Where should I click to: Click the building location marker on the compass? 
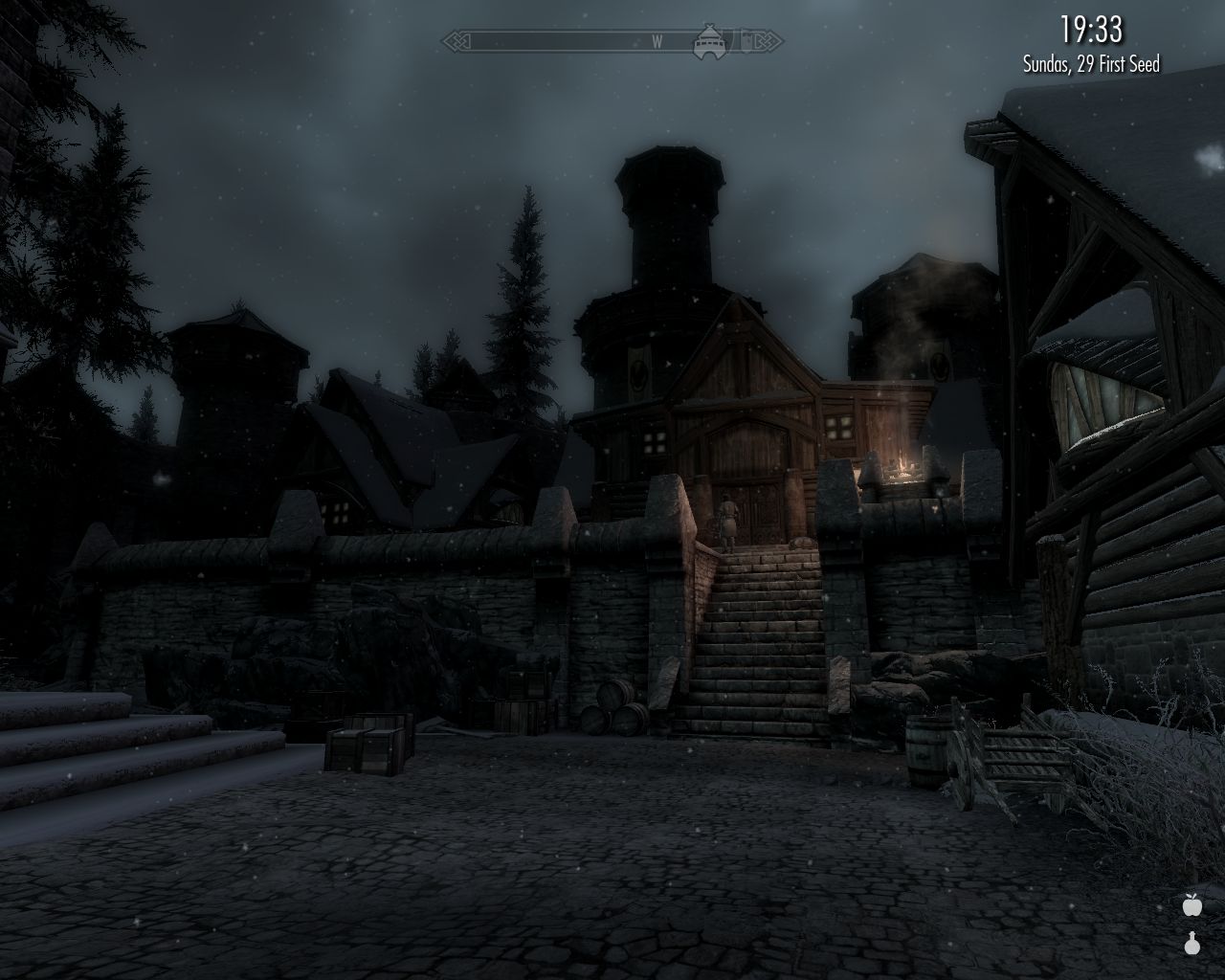tap(708, 40)
